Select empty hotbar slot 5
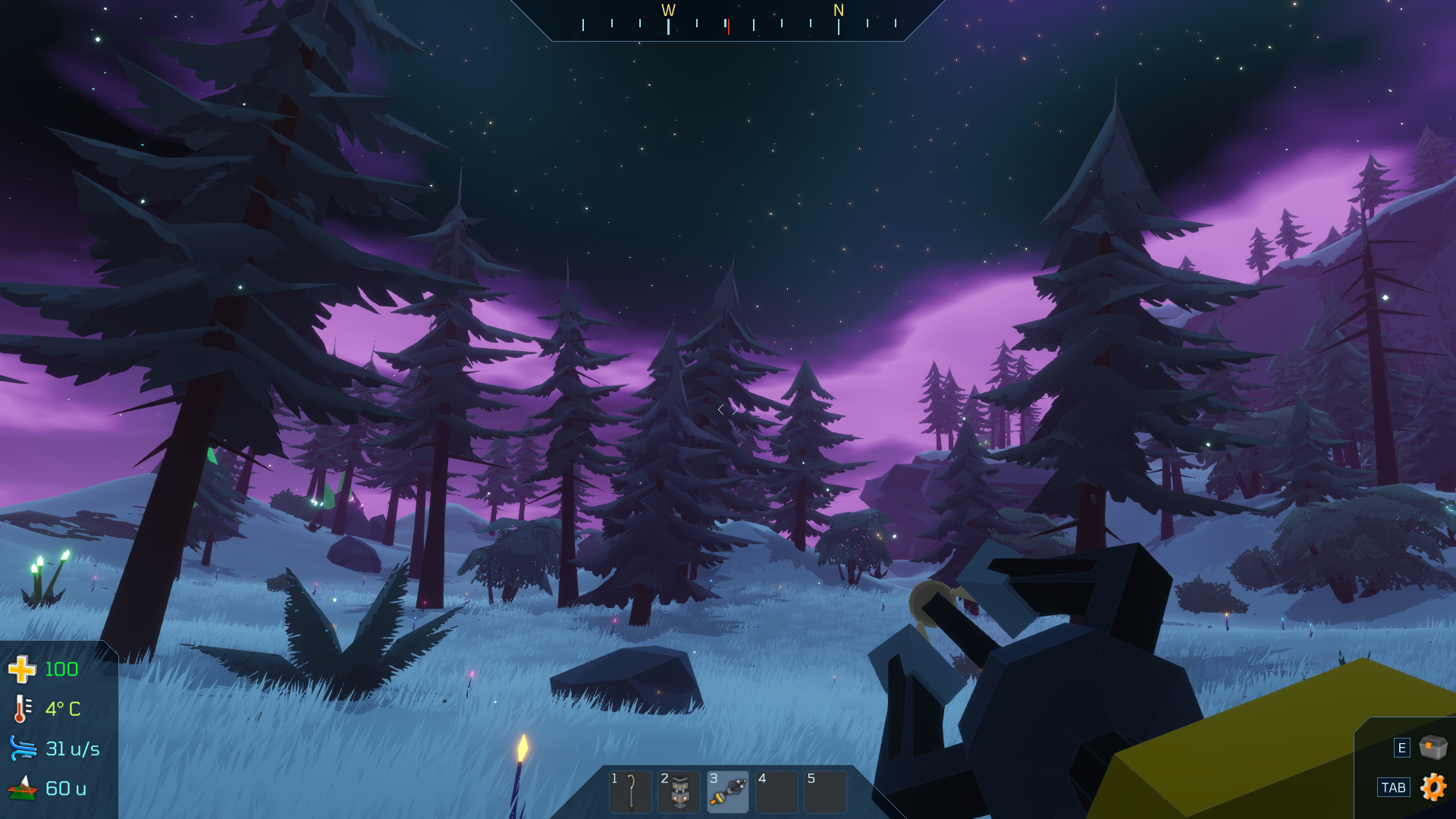This screenshot has width=1456, height=819. (824, 791)
